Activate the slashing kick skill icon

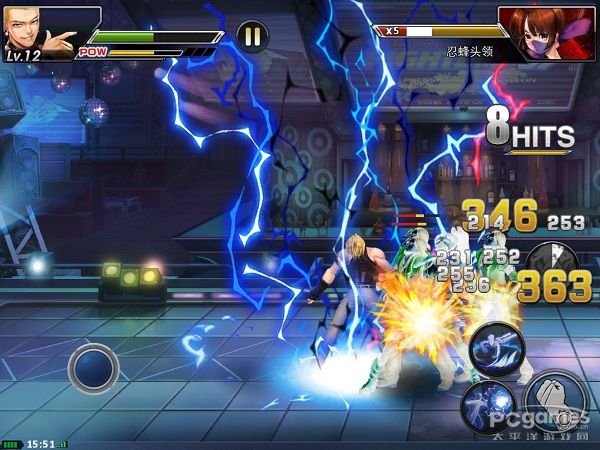click(x=498, y=349)
